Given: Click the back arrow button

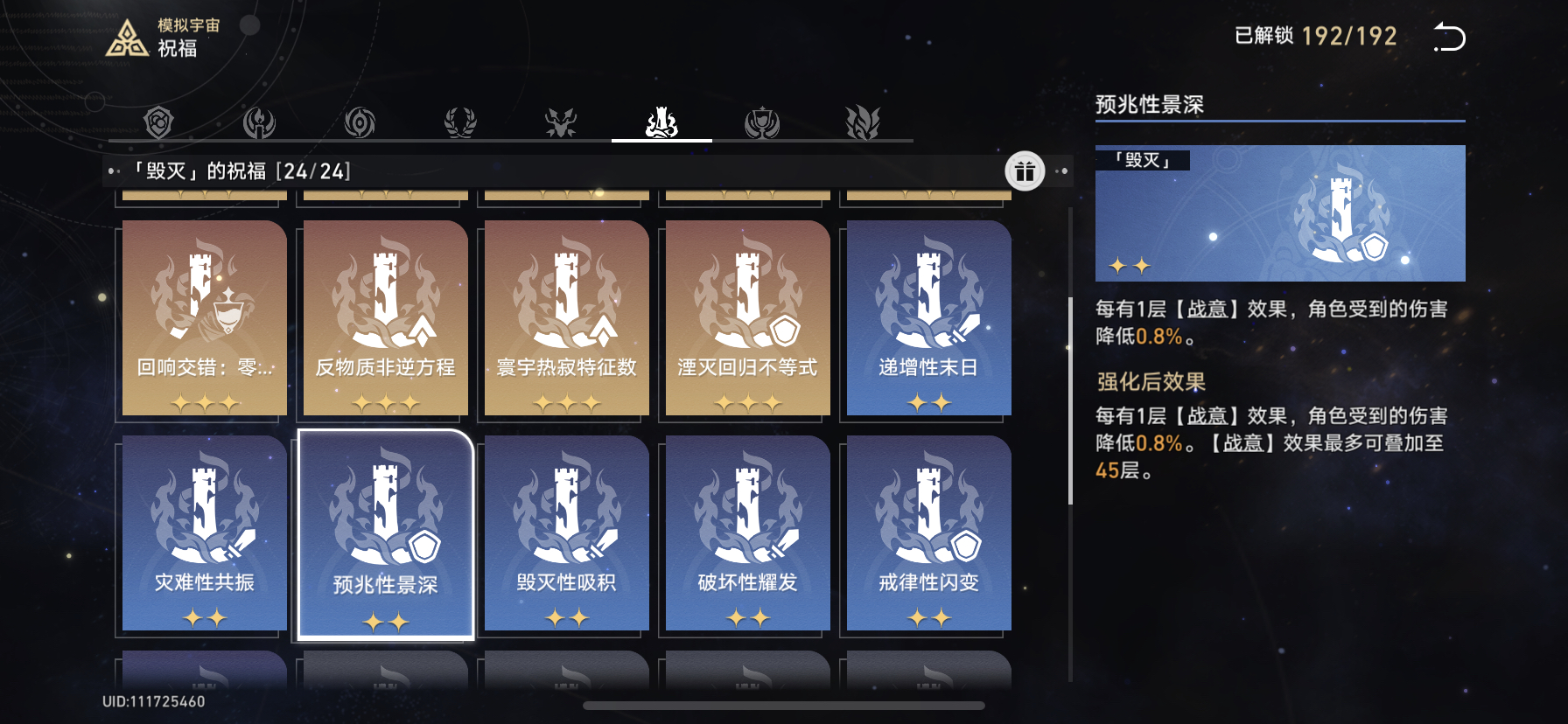Looking at the screenshot, I should 1449,38.
